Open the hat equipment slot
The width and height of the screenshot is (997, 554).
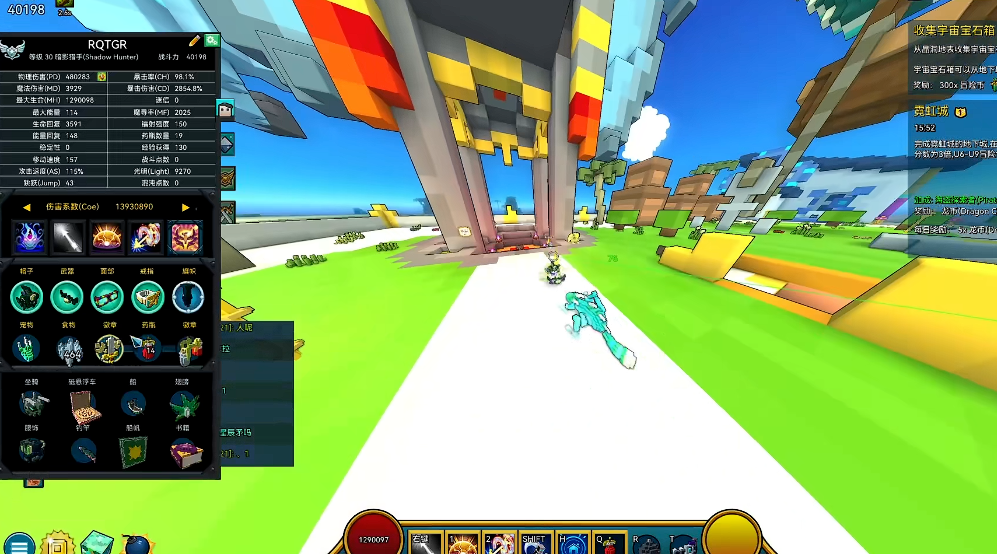pos(27,296)
